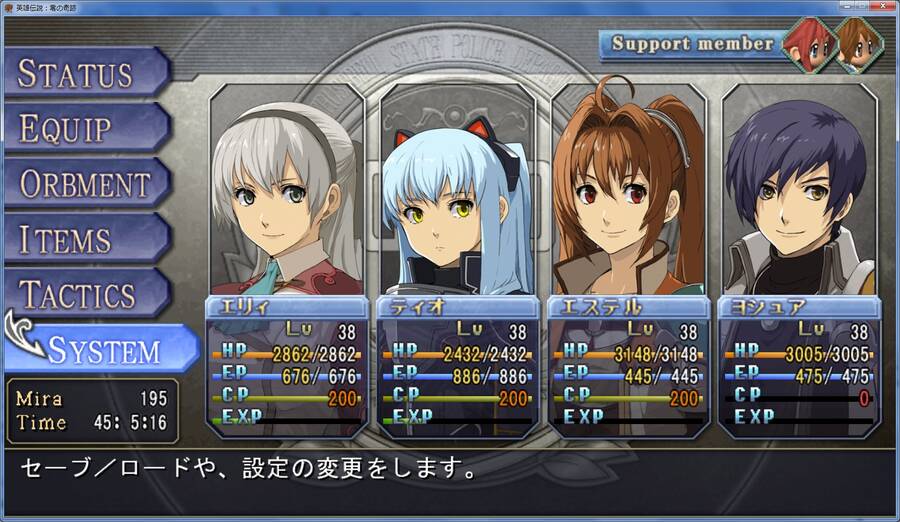This screenshot has height=522, width=900.
Task: Select the dark-haired character ヨシュア card
Action: [798, 260]
